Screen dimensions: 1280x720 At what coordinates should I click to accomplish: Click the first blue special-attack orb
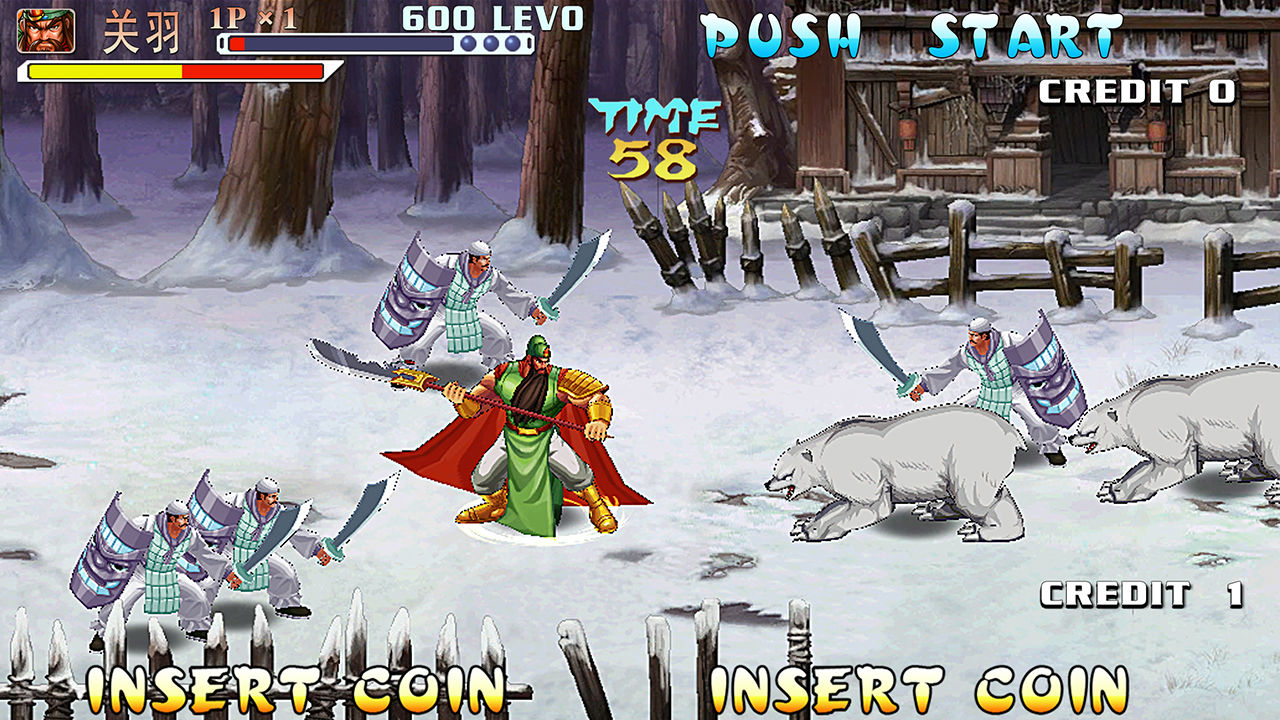pos(467,42)
